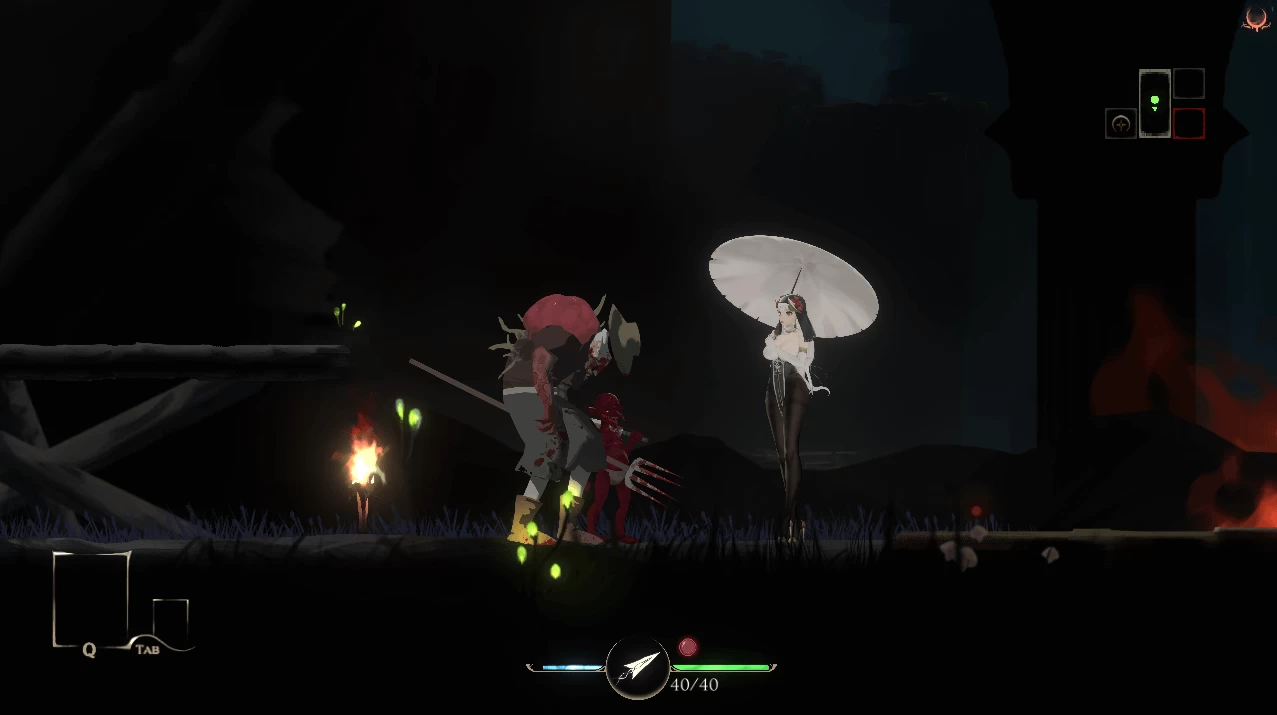Select the small secondary card slot
Viewport: 1277px width, 715px height.
171,618
